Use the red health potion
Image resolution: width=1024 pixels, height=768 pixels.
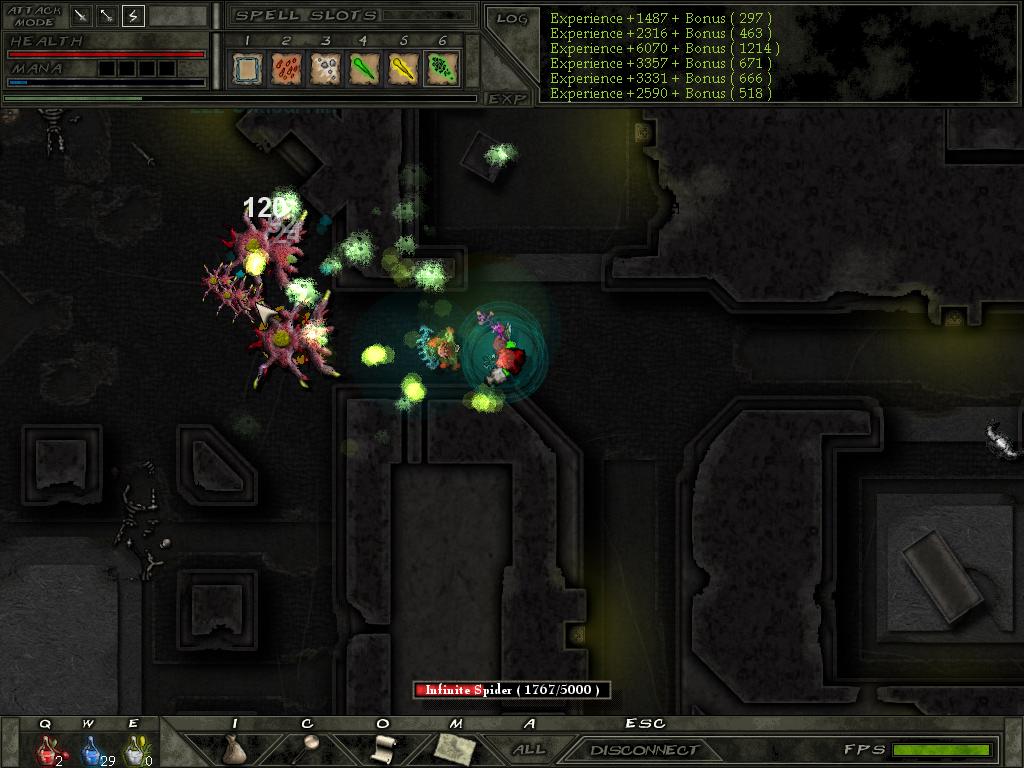(48, 748)
